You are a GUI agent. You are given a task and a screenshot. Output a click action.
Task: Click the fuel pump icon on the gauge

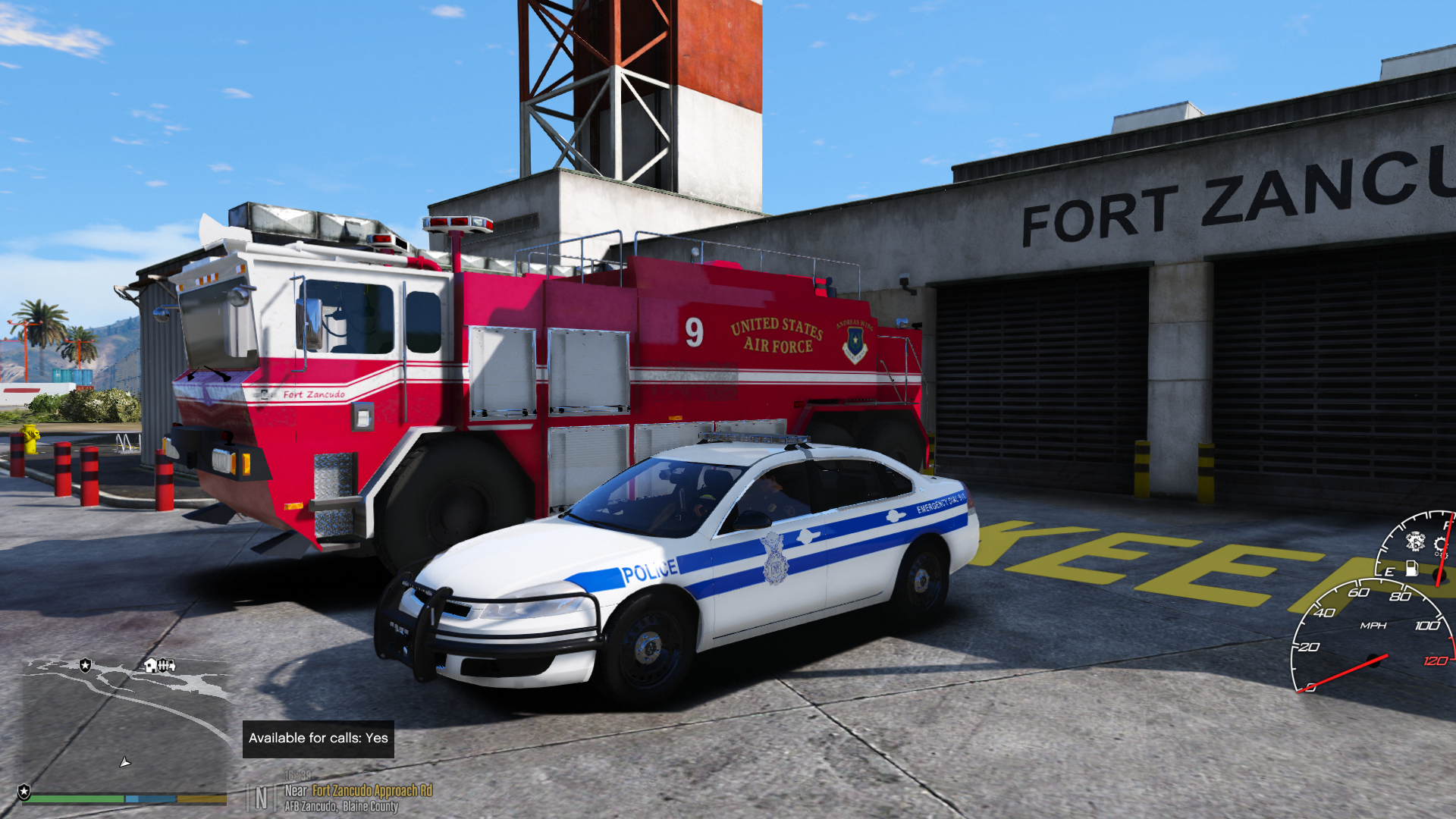(x=1411, y=568)
